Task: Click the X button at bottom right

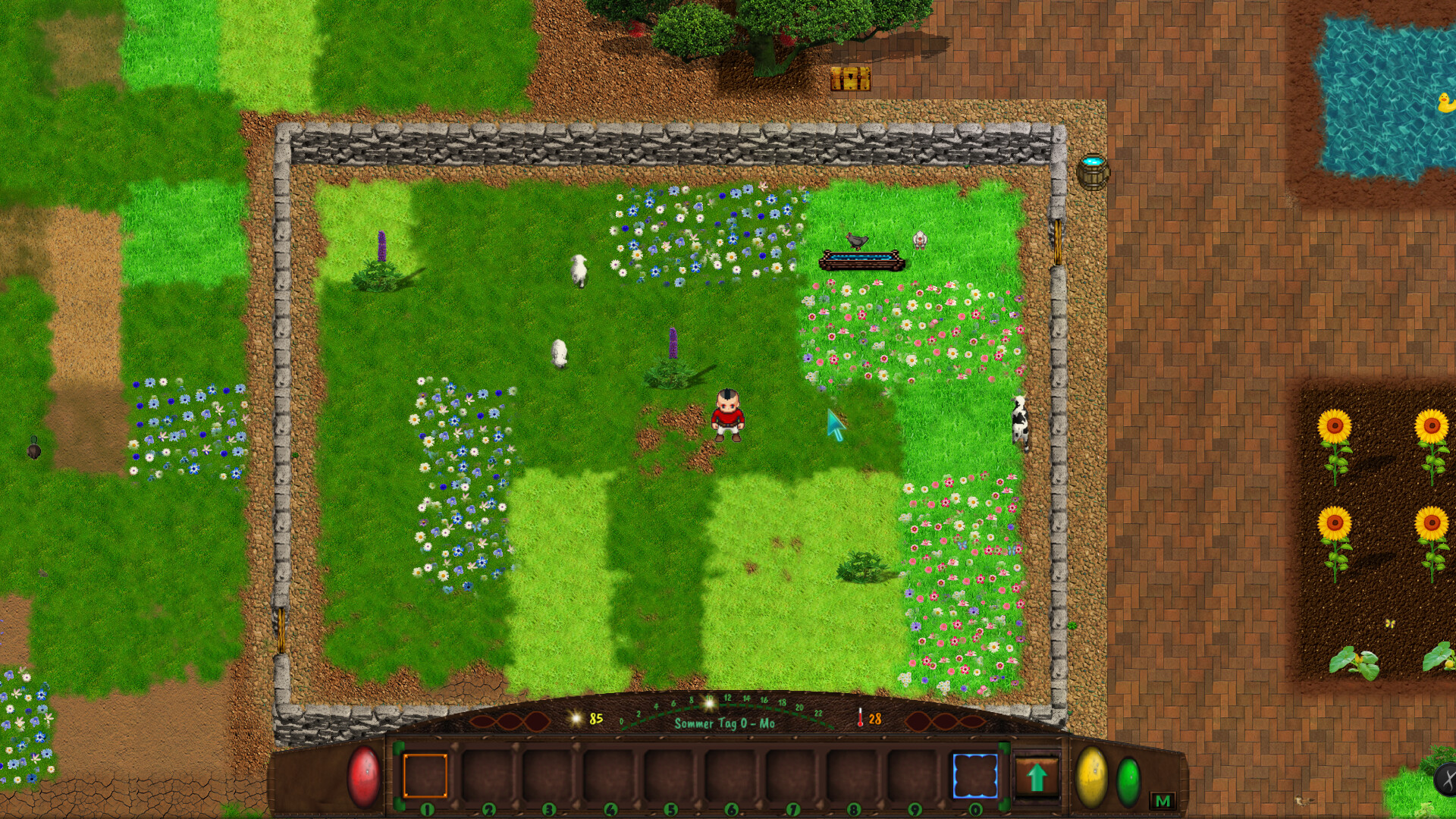Action: (1451, 779)
